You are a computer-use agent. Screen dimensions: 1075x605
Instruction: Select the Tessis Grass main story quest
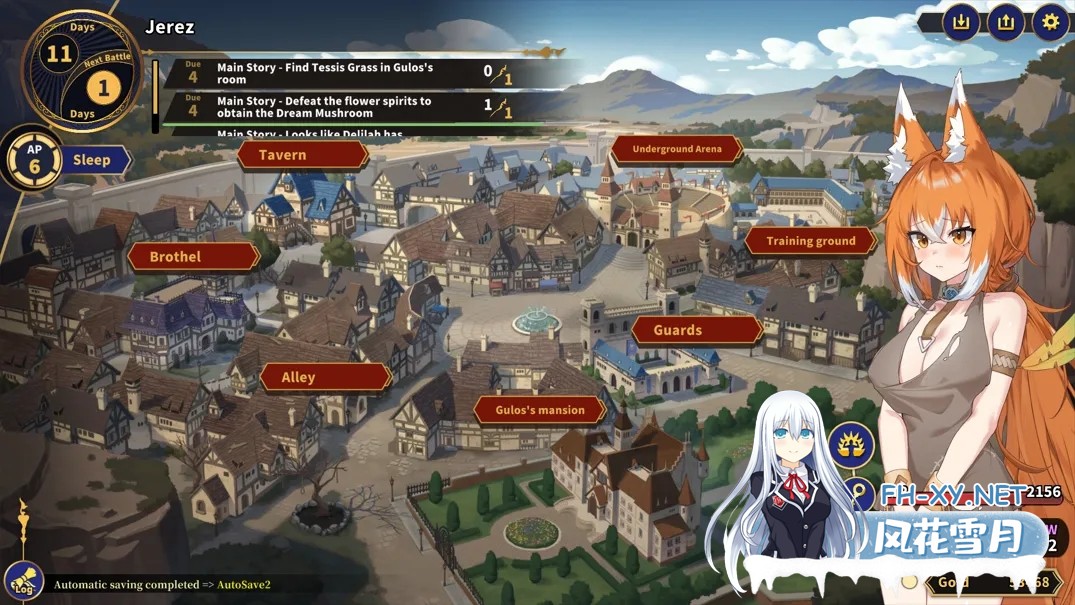340,74
